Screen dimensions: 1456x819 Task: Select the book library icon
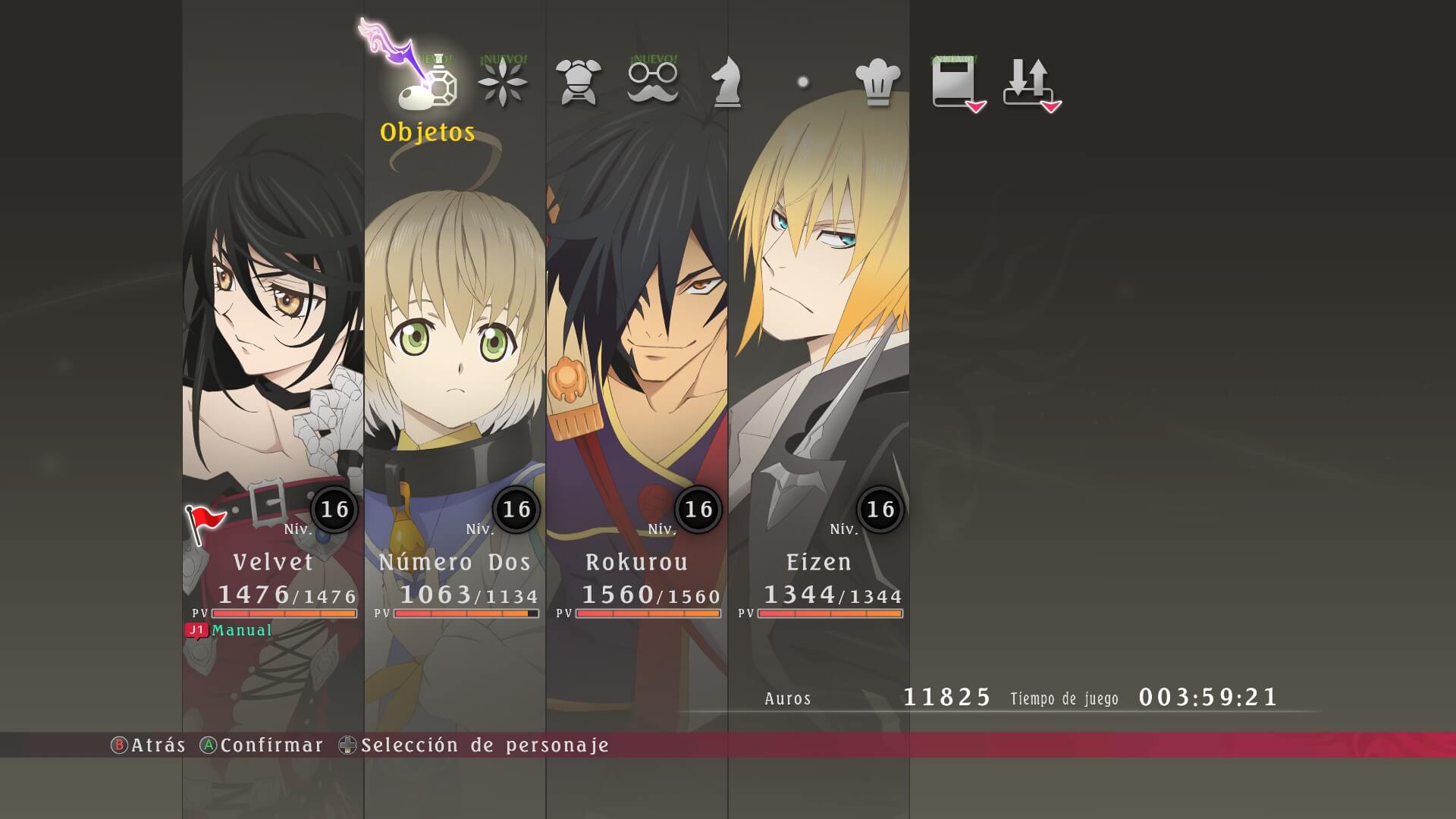[x=954, y=83]
